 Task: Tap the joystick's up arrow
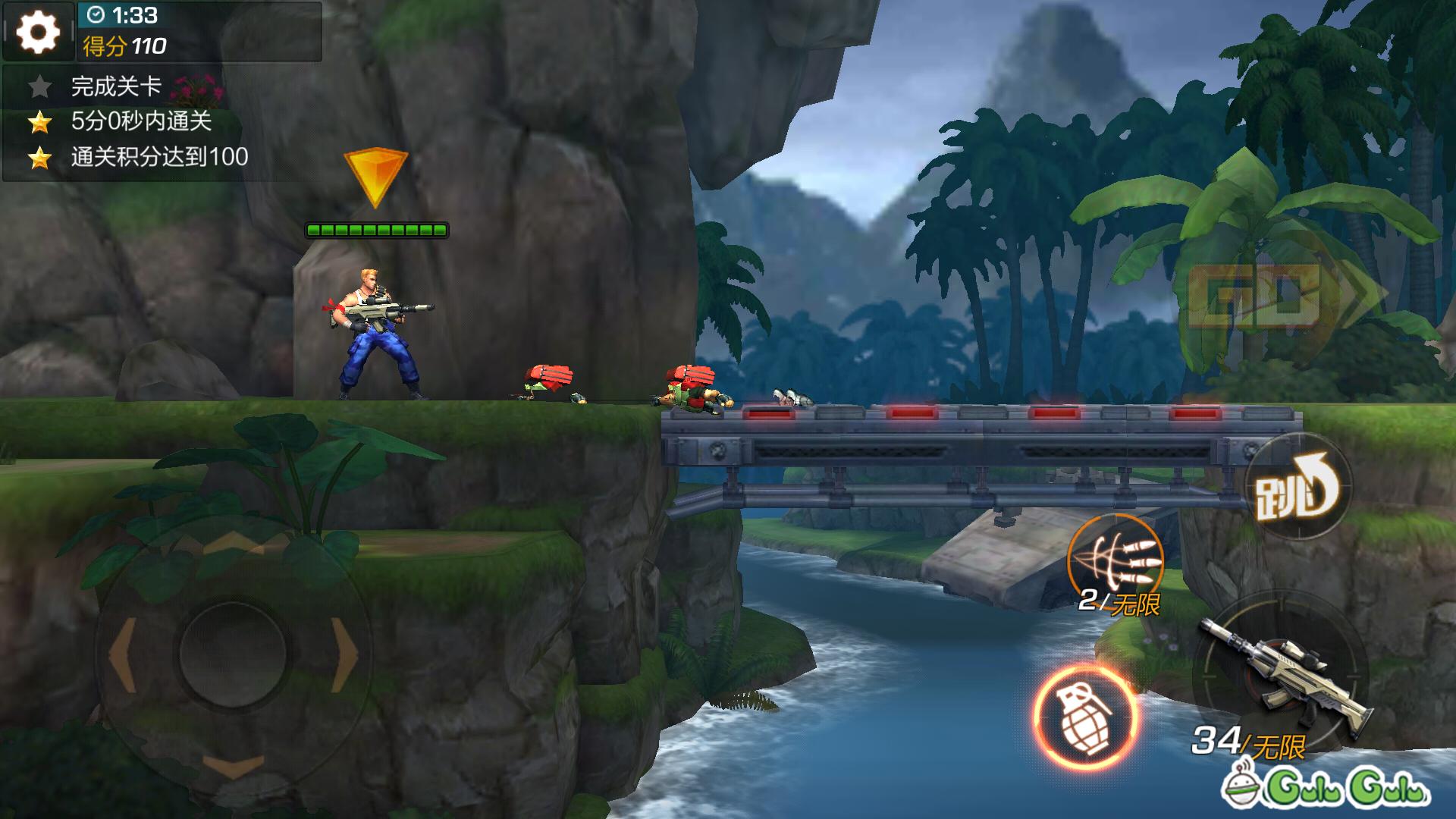point(234,543)
